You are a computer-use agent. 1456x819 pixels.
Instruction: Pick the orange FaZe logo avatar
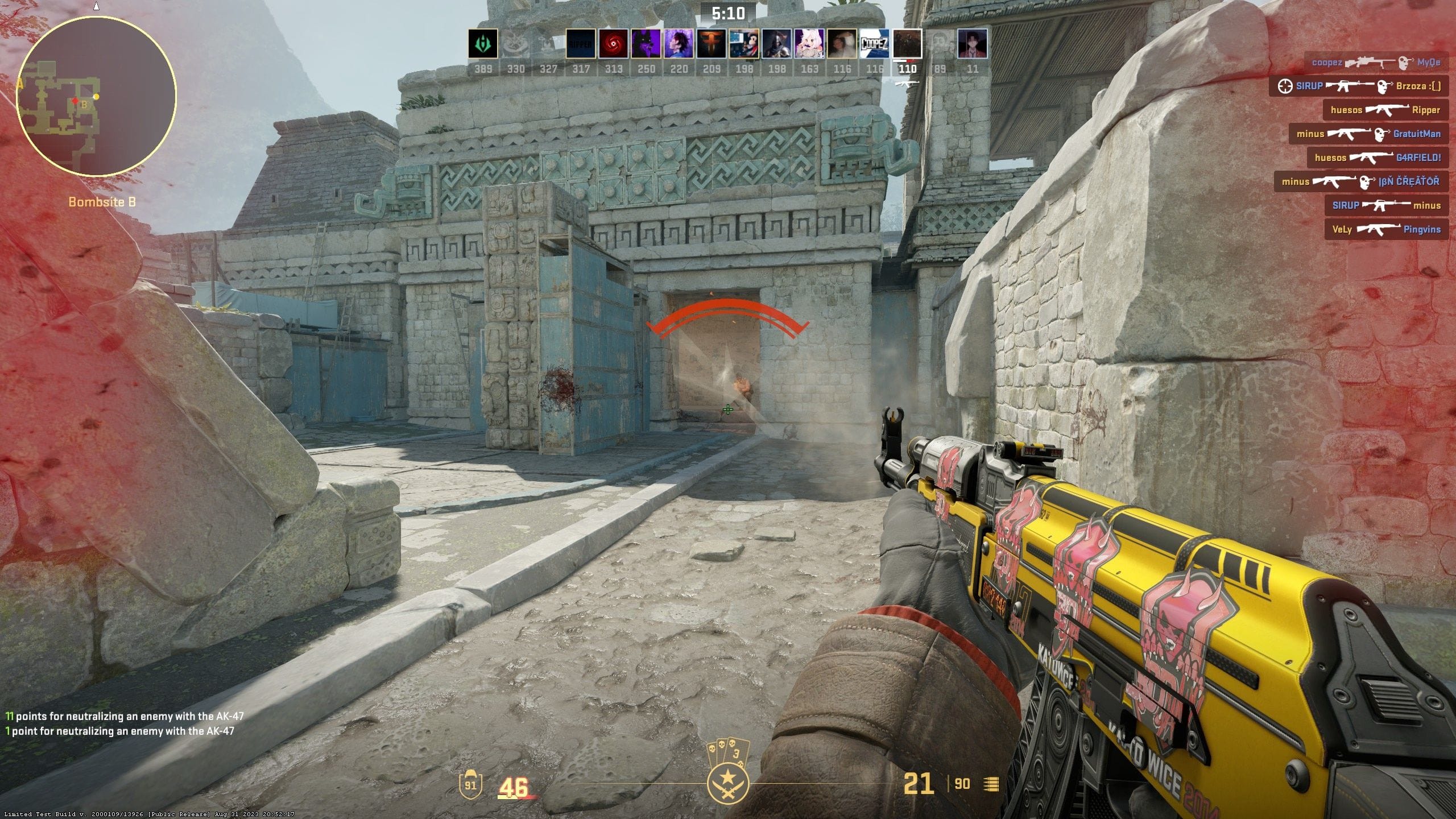(x=712, y=44)
